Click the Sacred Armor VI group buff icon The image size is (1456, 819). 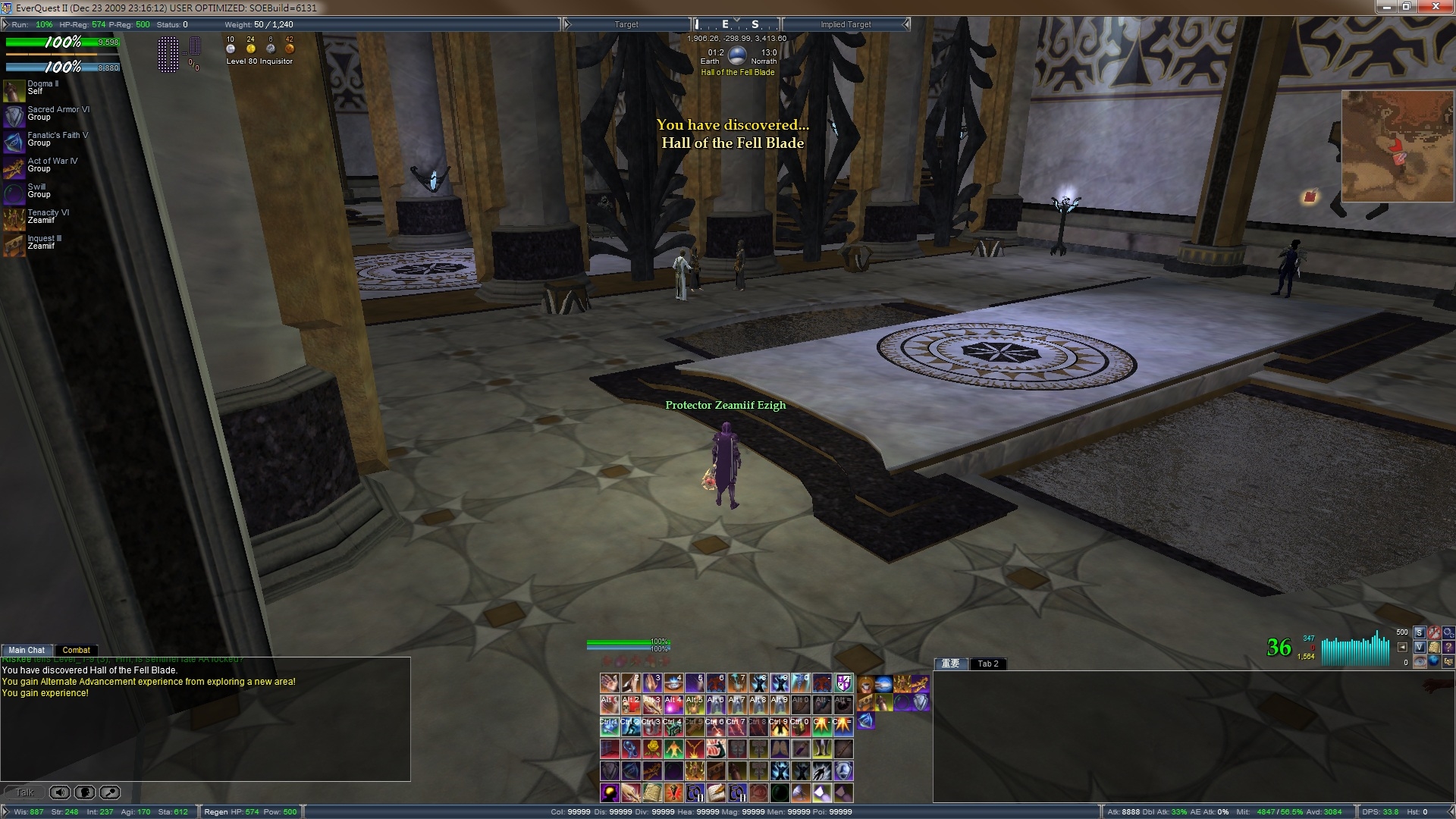click(14, 116)
